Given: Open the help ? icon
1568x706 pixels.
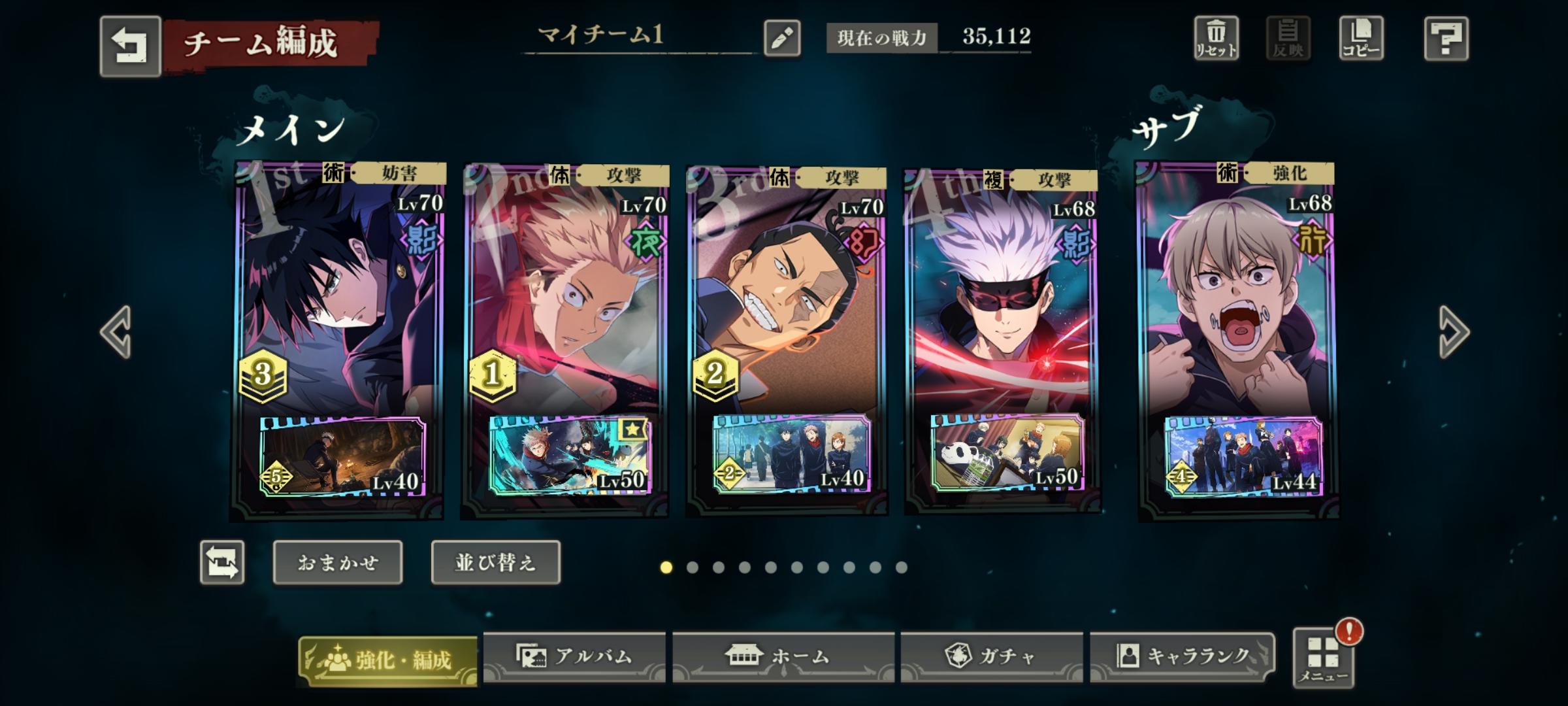Looking at the screenshot, I should point(1447,39).
